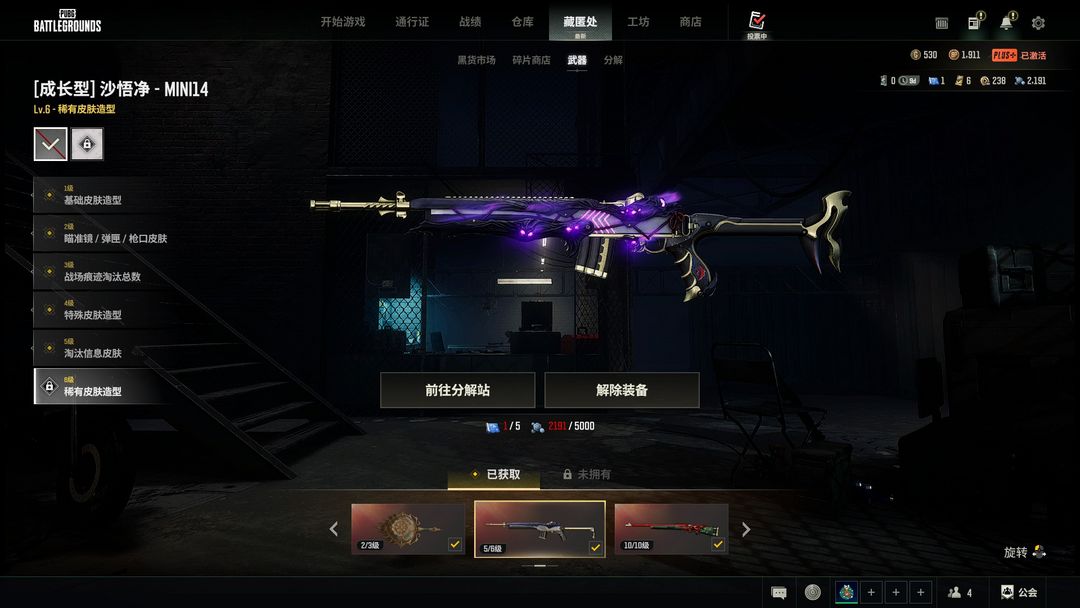
Task: Select the 2/3级 skin thumbnail
Action: (408, 529)
